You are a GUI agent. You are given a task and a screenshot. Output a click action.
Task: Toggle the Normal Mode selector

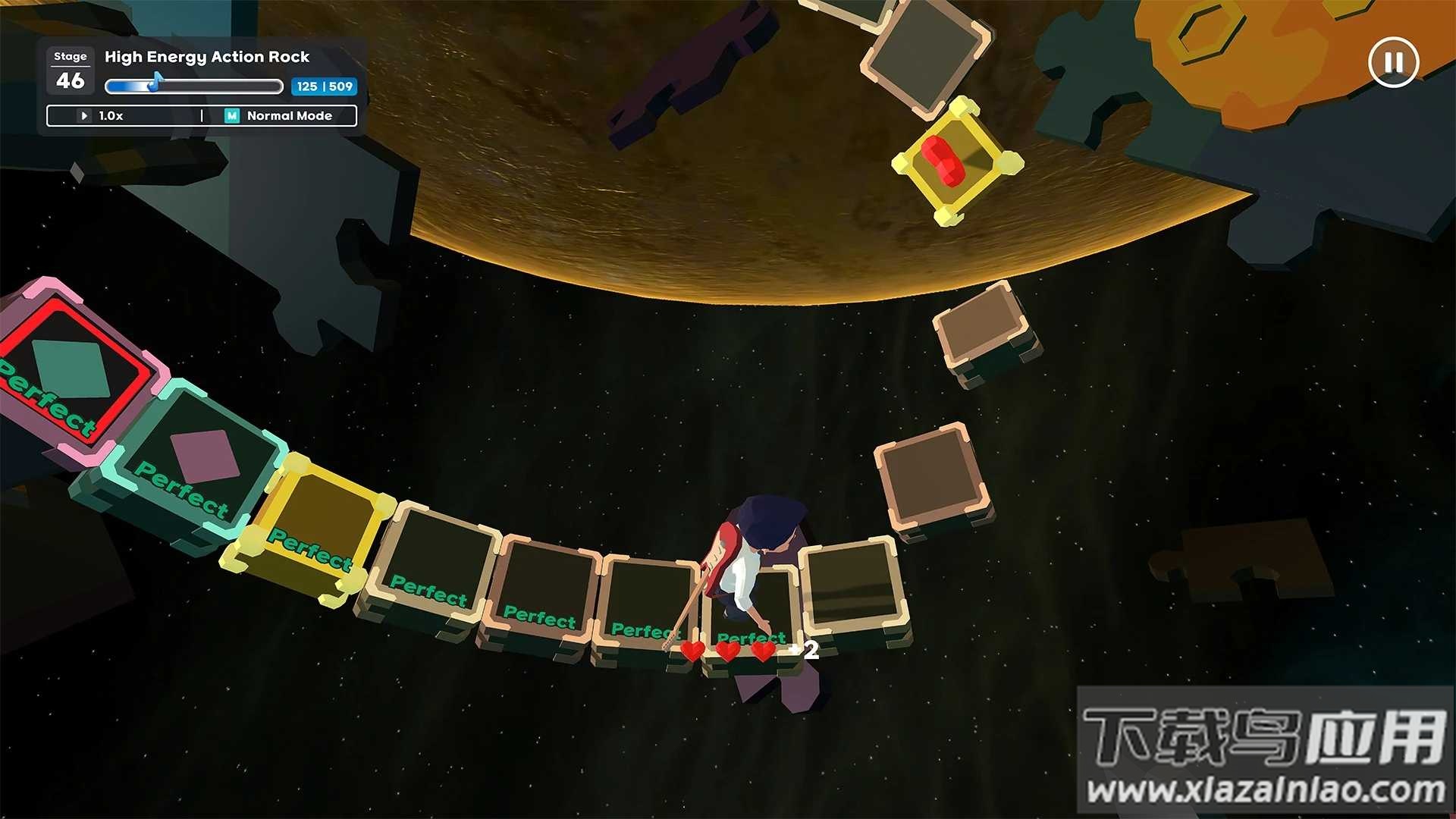coord(279,116)
